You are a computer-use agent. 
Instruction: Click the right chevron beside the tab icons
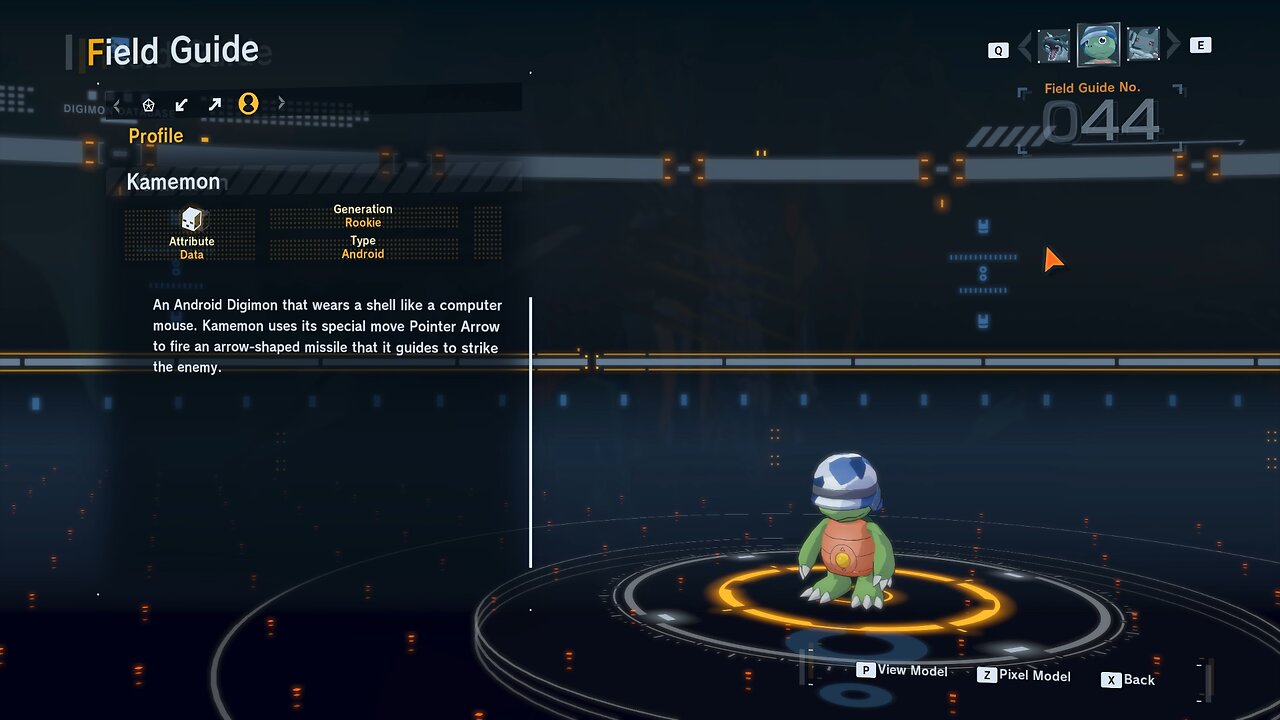pos(281,103)
